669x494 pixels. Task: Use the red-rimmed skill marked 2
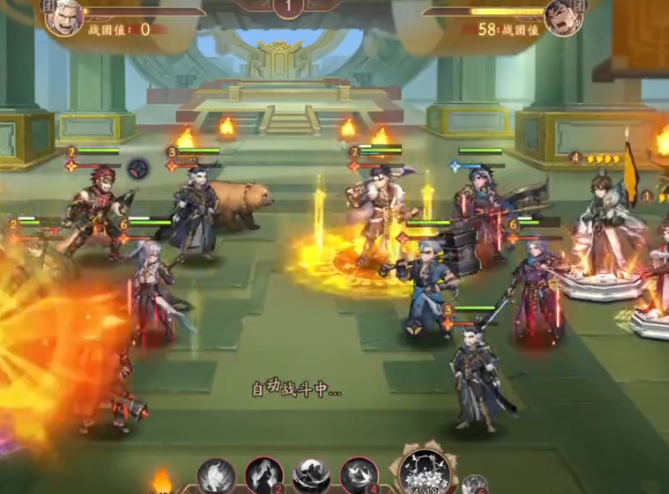pos(264,476)
